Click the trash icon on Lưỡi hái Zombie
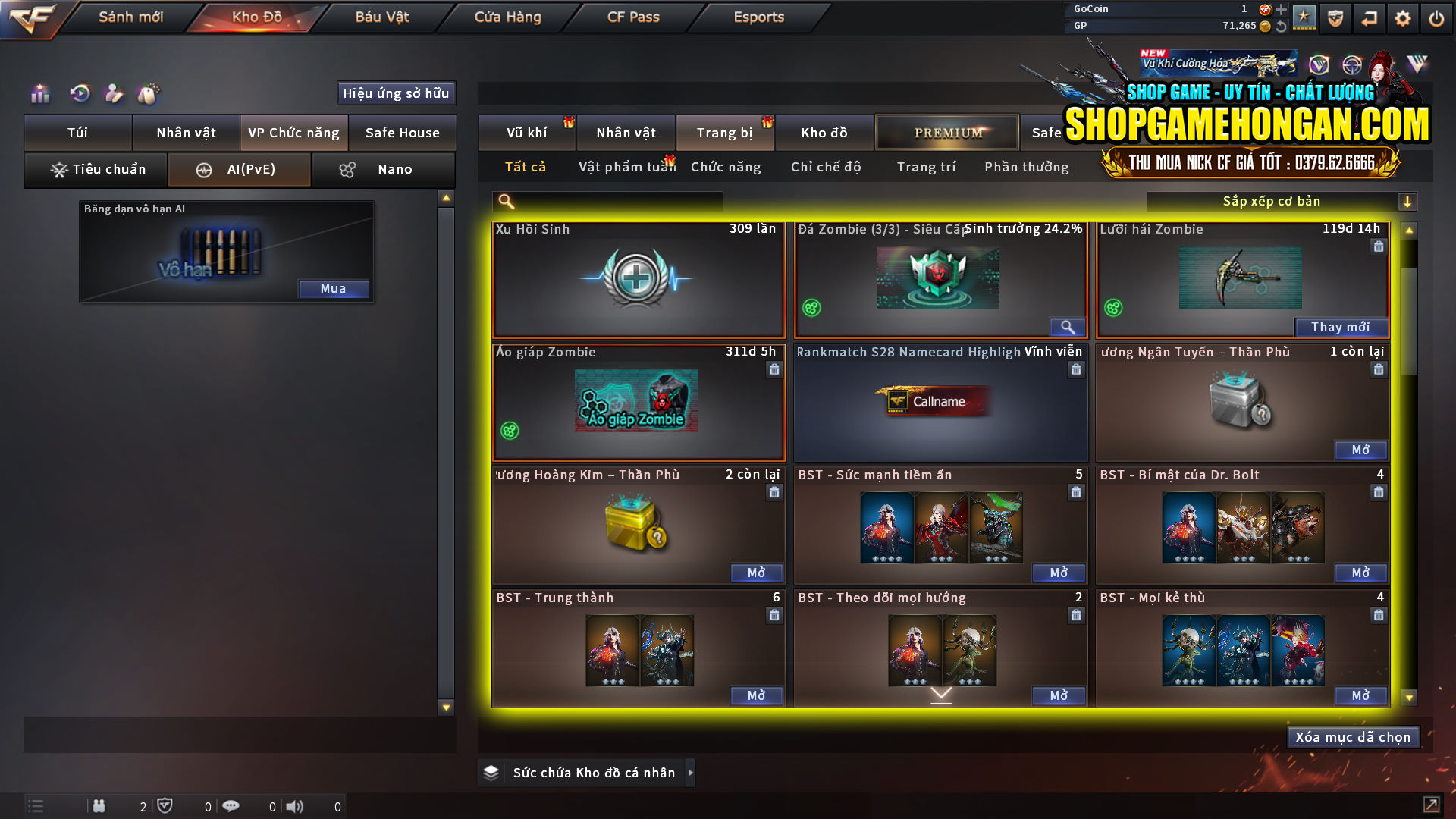Image resolution: width=1456 pixels, height=819 pixels. [x=1378, y=246]
